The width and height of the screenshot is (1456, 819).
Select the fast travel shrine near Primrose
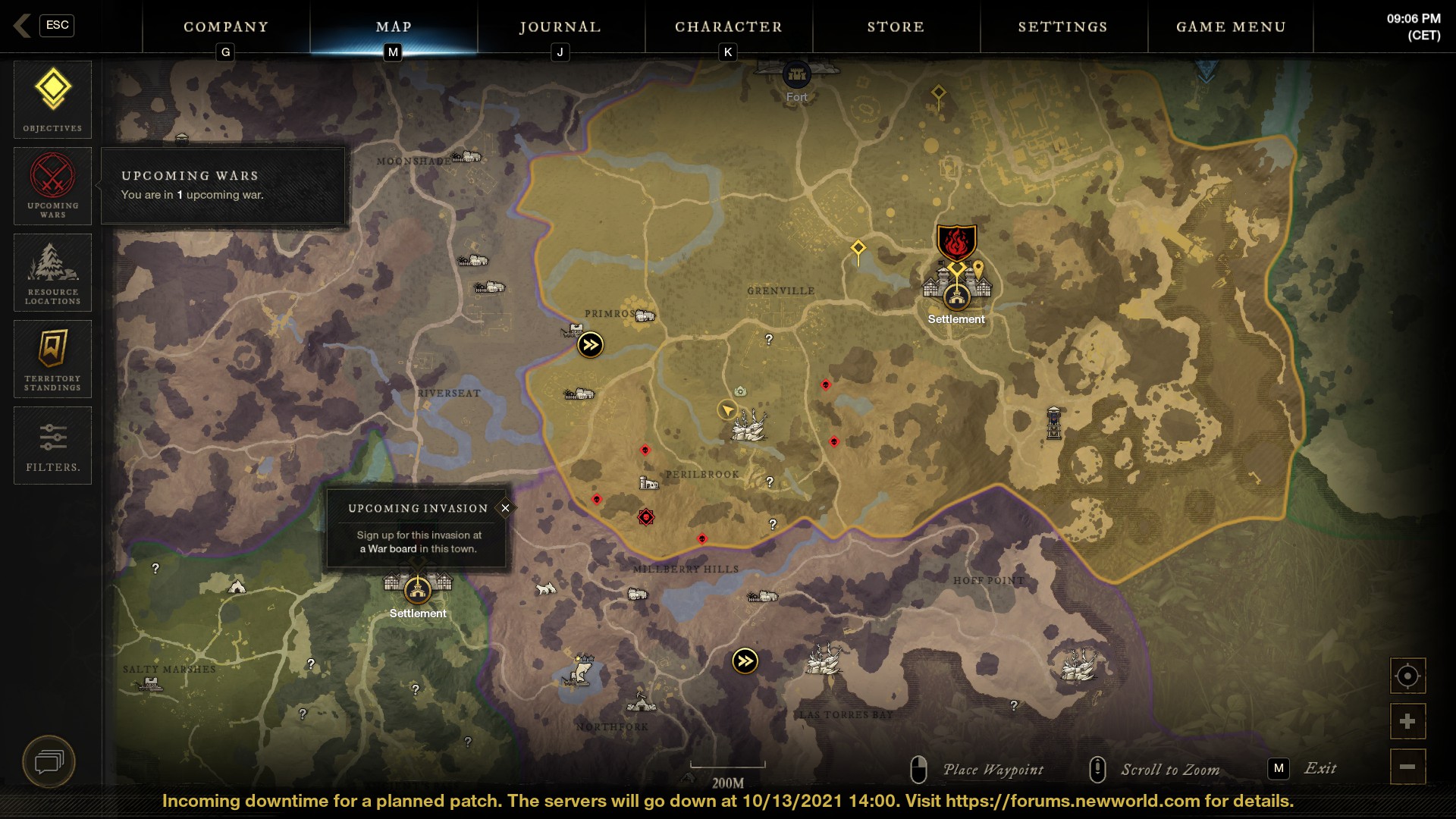pos(590,345)
